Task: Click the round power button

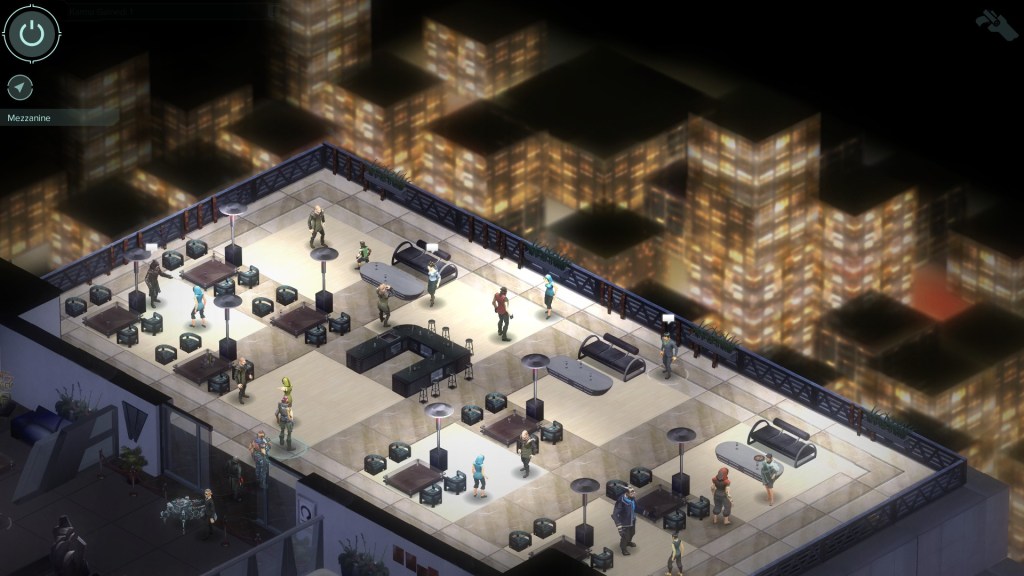Action: (32, 33)
